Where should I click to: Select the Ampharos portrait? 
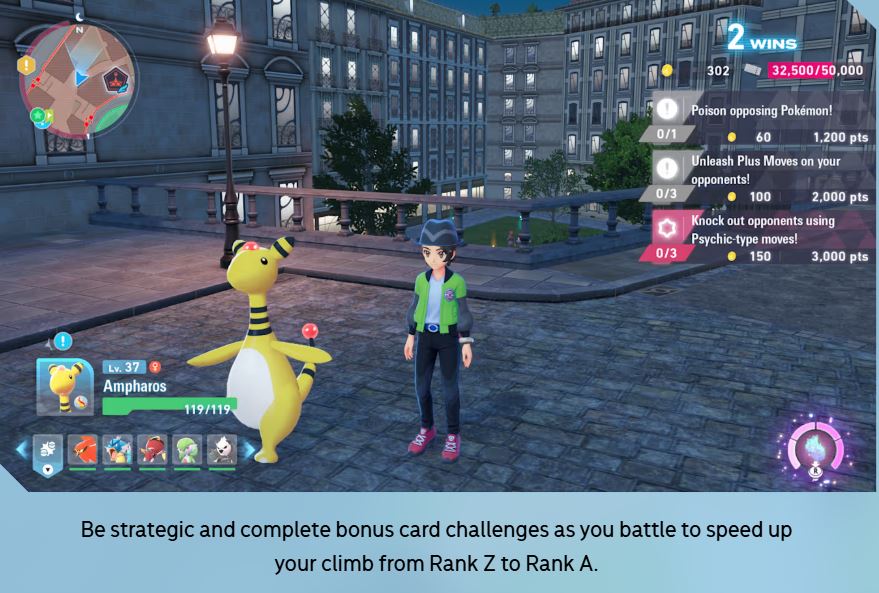(x=65, y=386)
